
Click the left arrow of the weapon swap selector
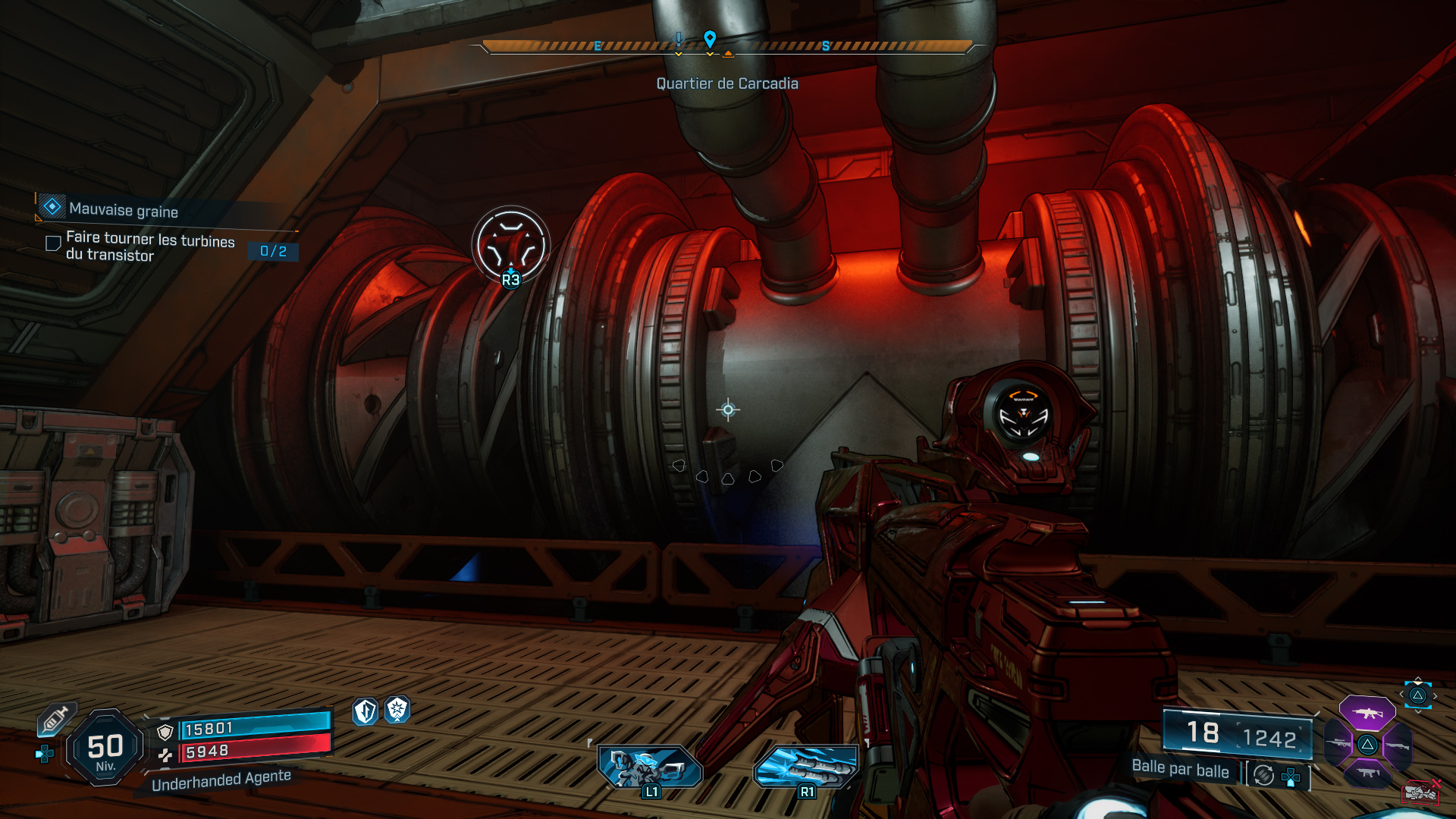[x=1401, y=695]
